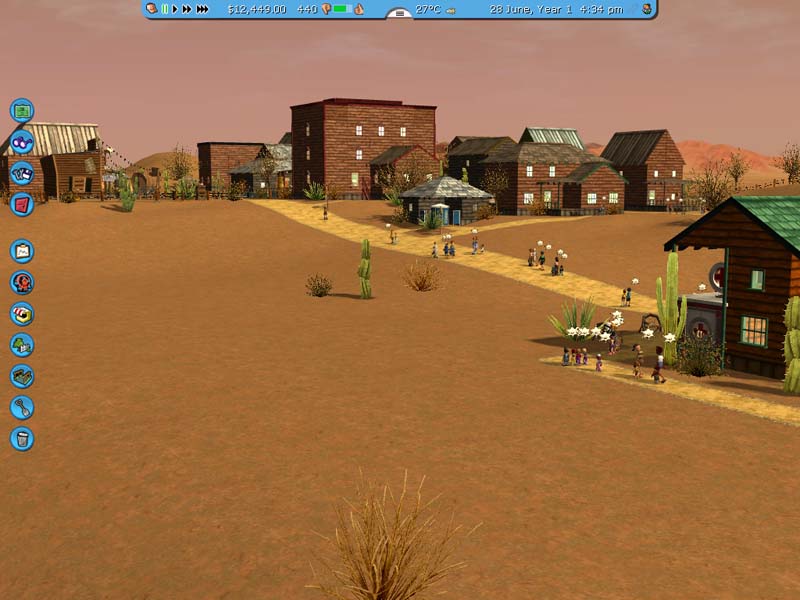Open the paths and queues tool
The width and height of the screenshot is (800, 600).
tap(22, 376)
